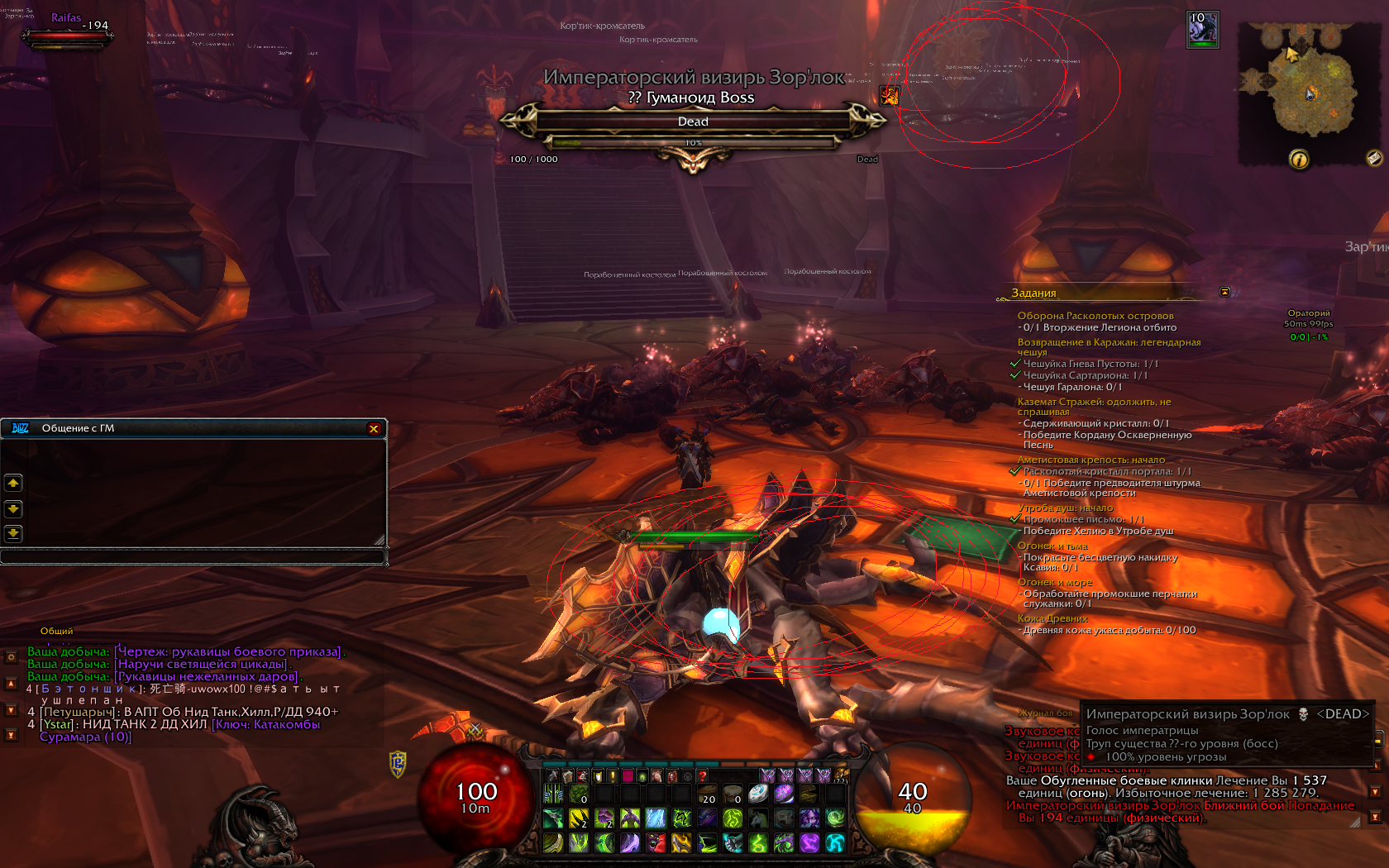Click the yellow info button under the minimap
This screenshot has height=868, width=1389.
point(1299,159)
